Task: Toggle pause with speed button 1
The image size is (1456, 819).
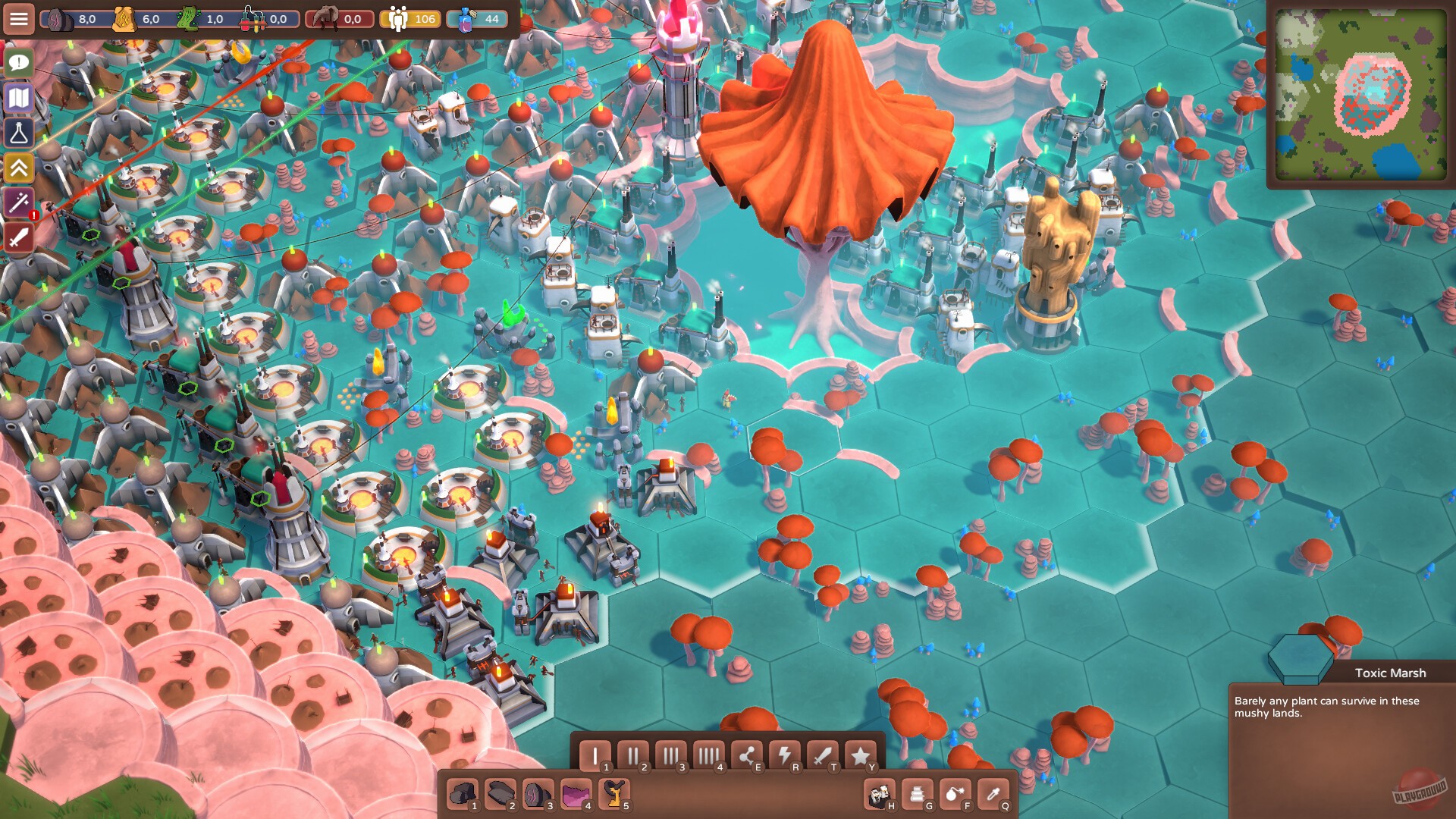Action: pyautogui.click(x=597, y=755)
